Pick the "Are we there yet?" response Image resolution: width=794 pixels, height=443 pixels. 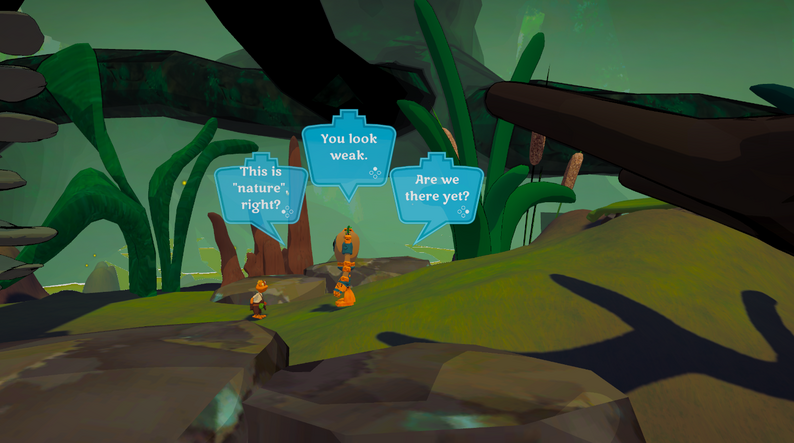click(436, 189)
